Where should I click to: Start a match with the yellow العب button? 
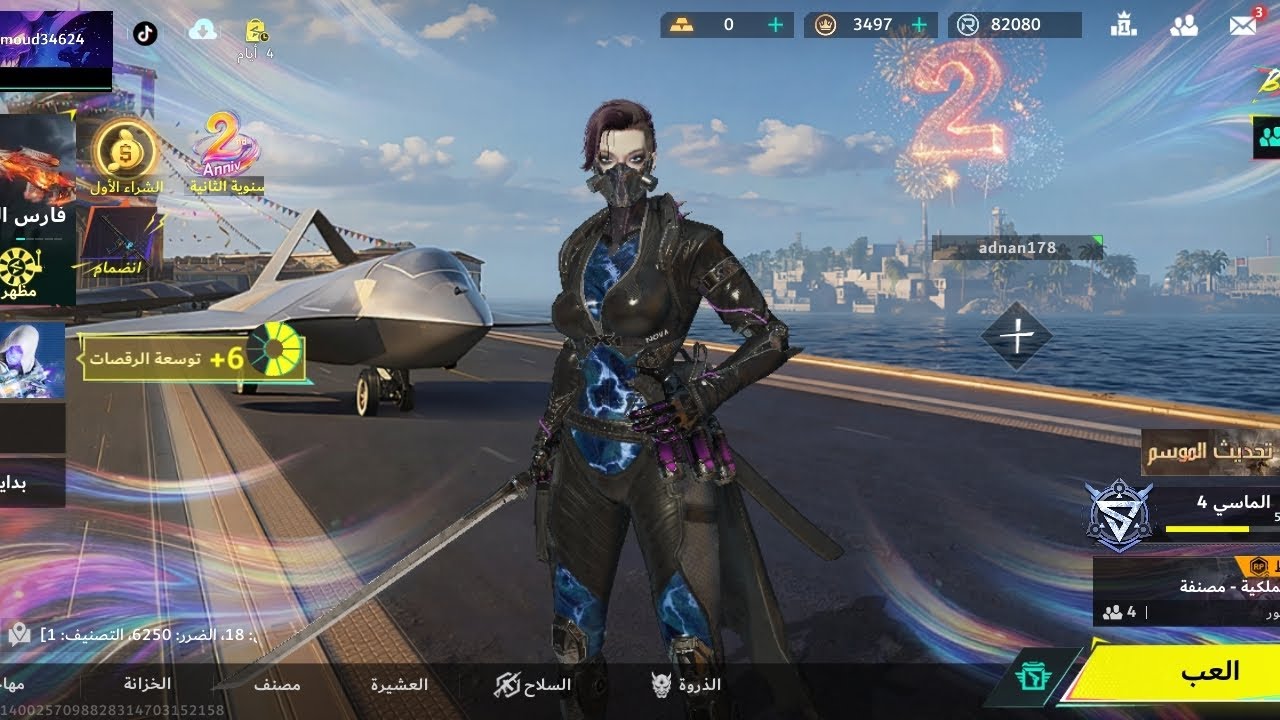click(1180, 672)
